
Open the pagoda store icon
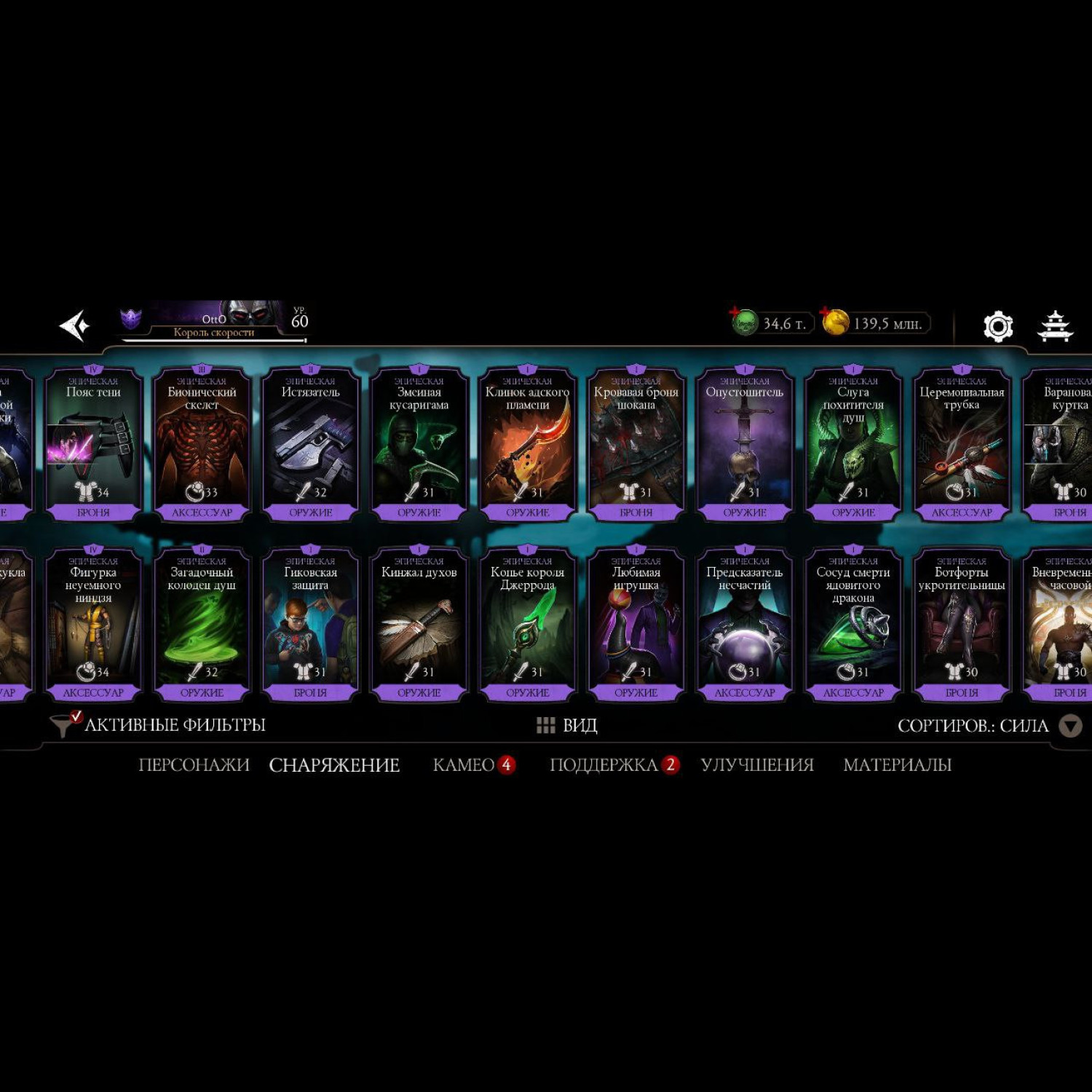click(x=1055, y=326)
